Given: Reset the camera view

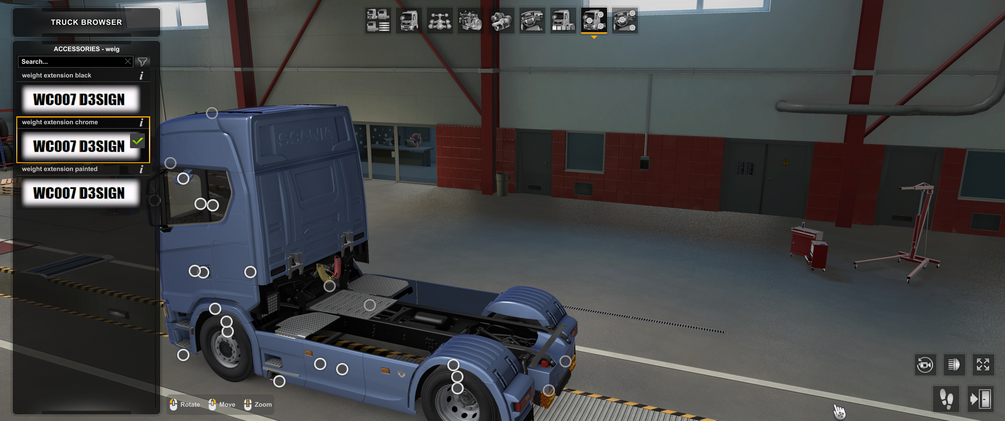Looking at the screenshot, I should tap(924, 365).
